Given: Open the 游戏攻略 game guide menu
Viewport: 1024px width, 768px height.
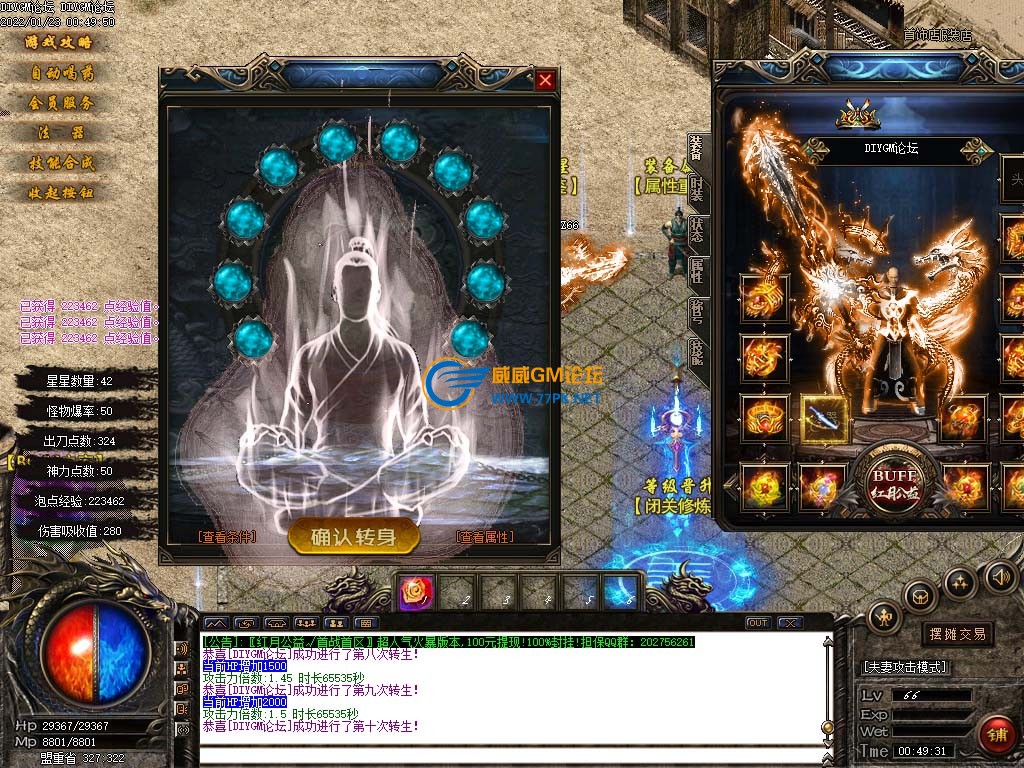Looking at the screenshot, I should tap(59, 43).
